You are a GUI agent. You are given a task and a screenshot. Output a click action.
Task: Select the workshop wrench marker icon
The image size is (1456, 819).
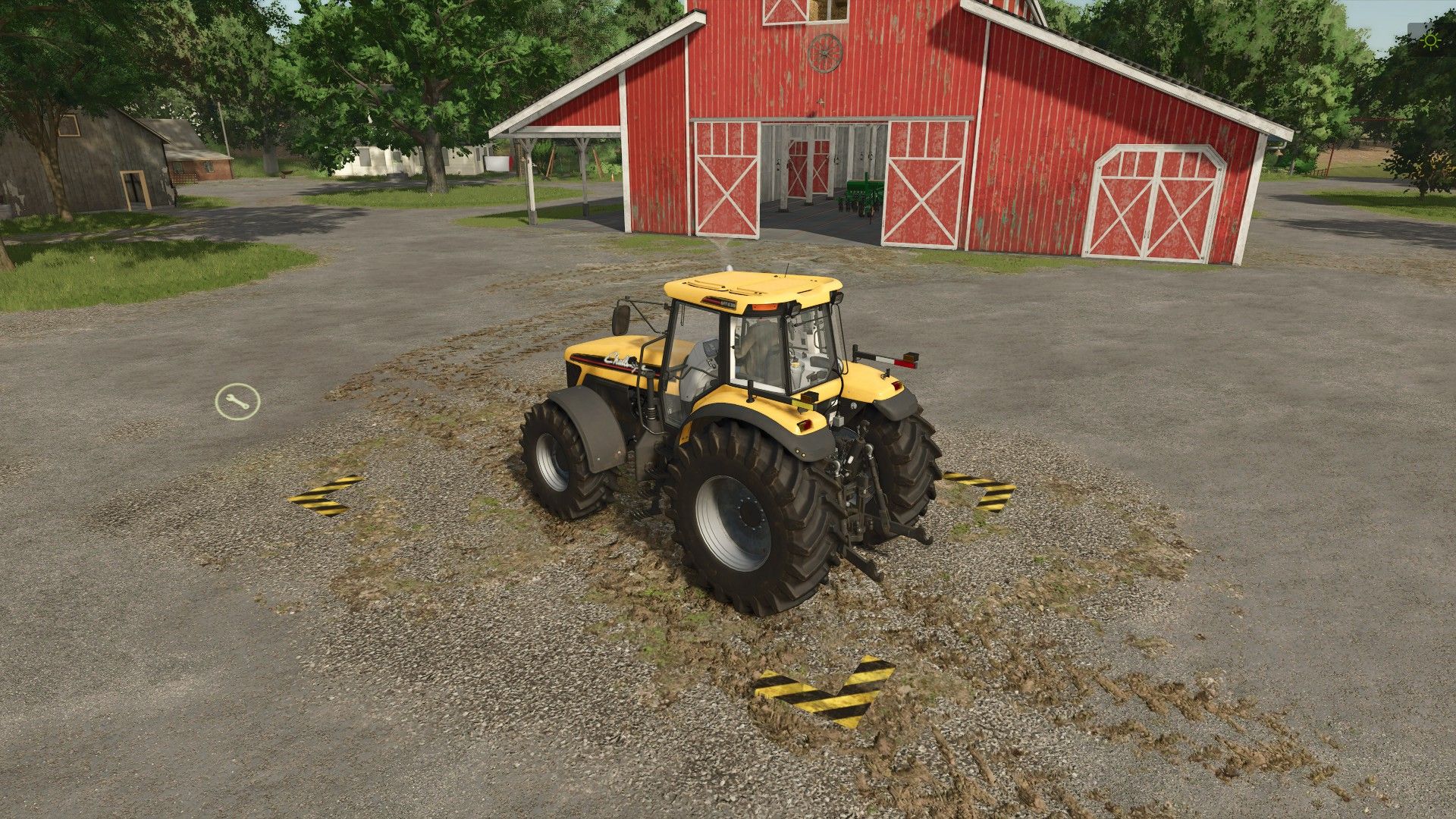point(237,402)
